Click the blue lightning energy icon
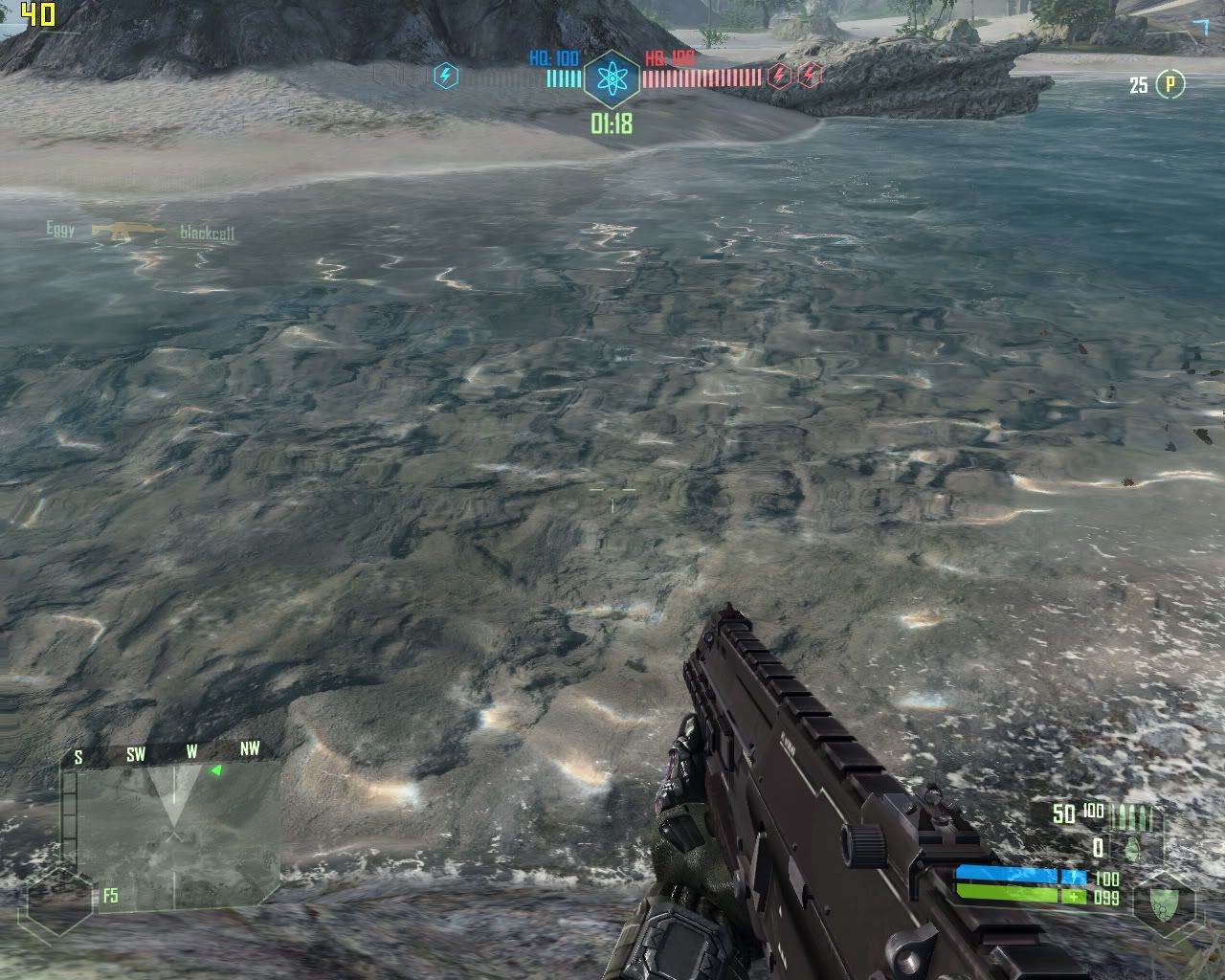1225x980 pixels. click(446, 76)
